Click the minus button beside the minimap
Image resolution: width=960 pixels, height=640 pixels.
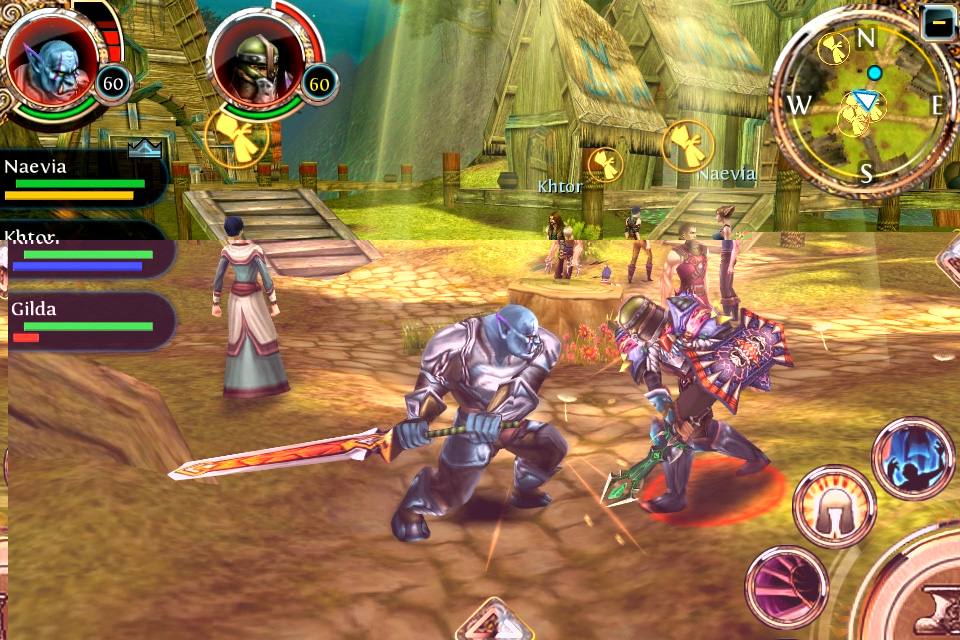939,22
